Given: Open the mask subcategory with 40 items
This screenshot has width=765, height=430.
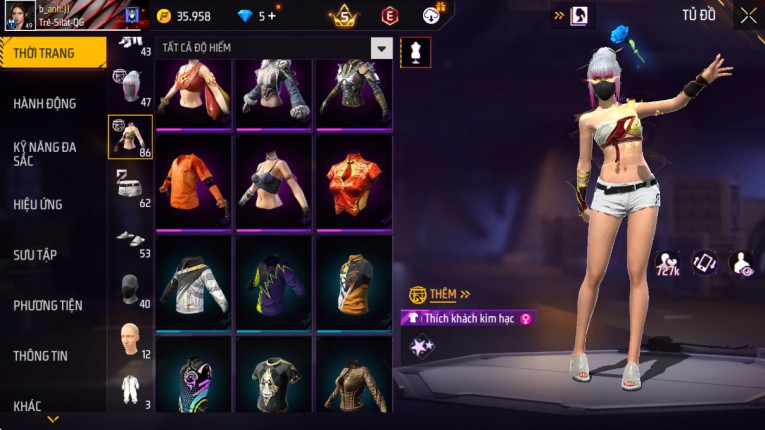Looking at the screenshot, I should coord(130,289).
